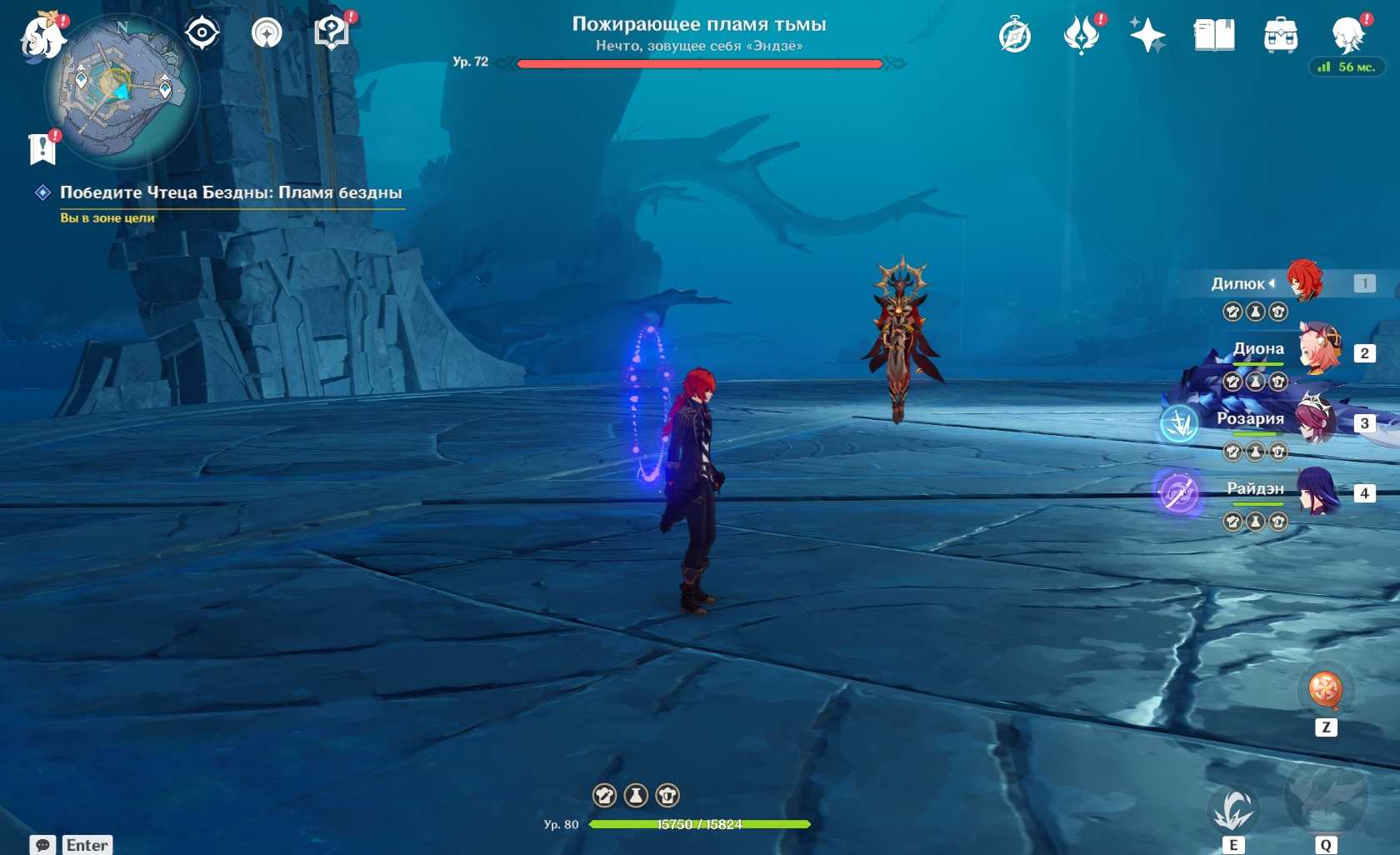Switch to party member Розария
Viewport: 1400px width, 855px height.
tap(1318, 421)
